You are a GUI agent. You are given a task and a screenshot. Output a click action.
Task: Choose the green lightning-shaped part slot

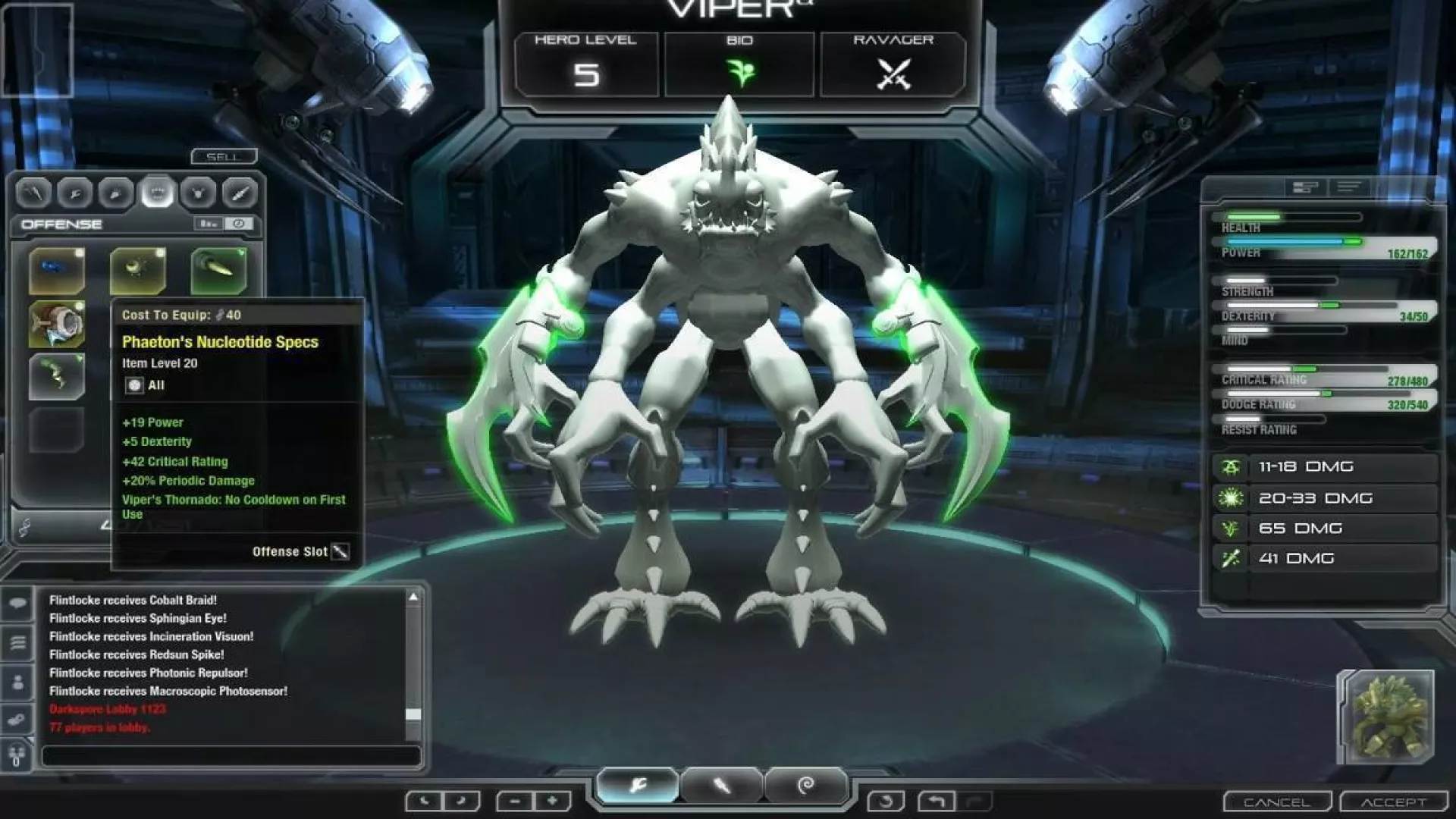(x=57, y=375)
